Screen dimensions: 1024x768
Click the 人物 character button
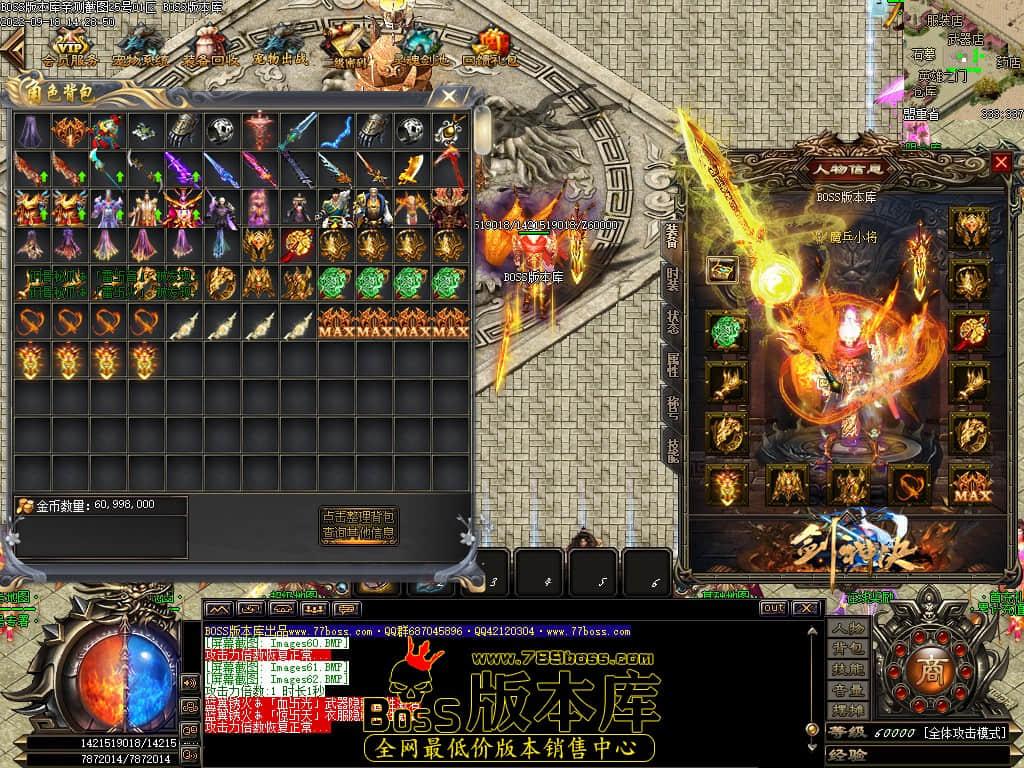(847, 629)
